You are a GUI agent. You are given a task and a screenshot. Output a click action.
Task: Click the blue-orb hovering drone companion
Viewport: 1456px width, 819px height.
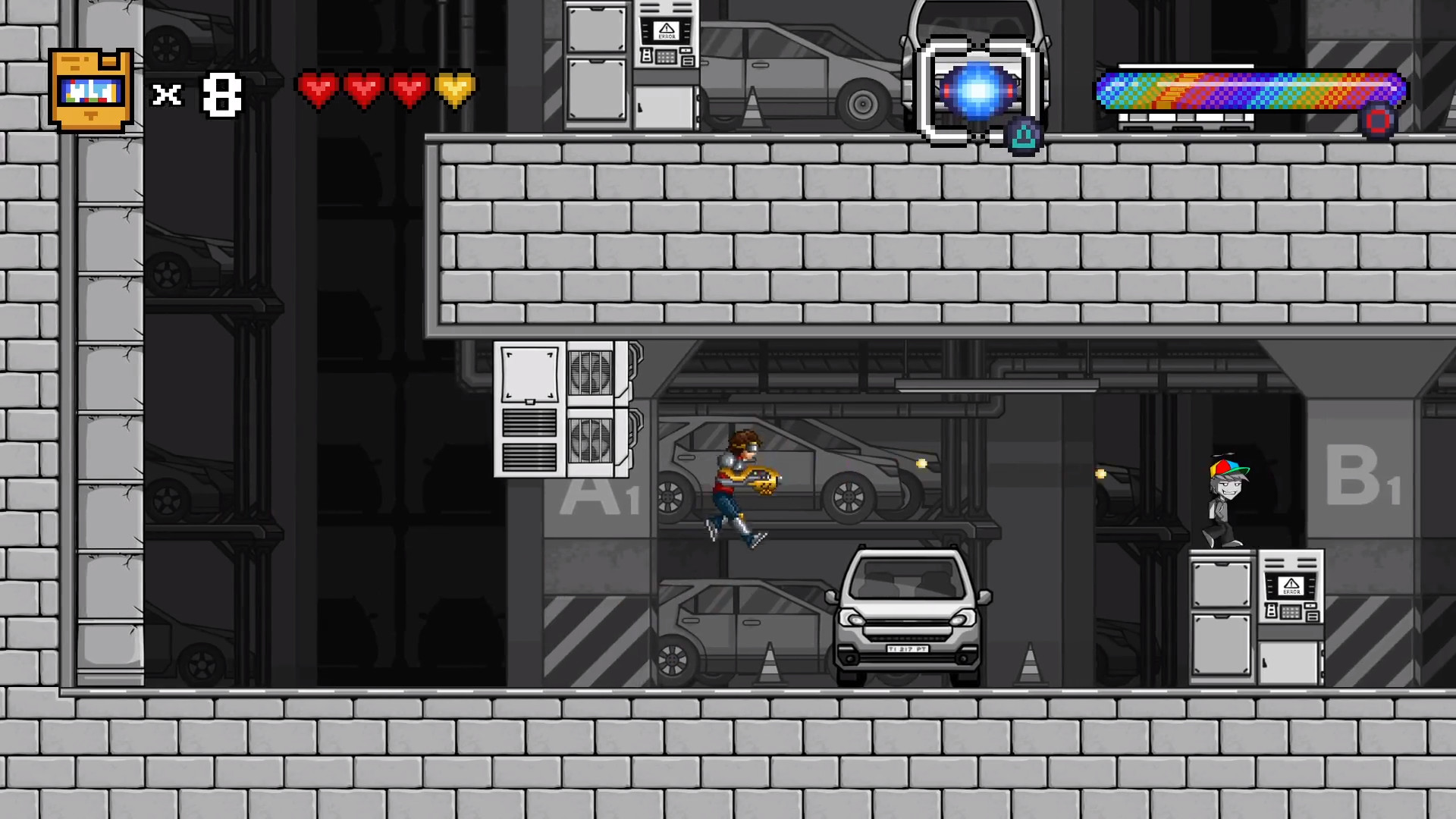[977, 89]
